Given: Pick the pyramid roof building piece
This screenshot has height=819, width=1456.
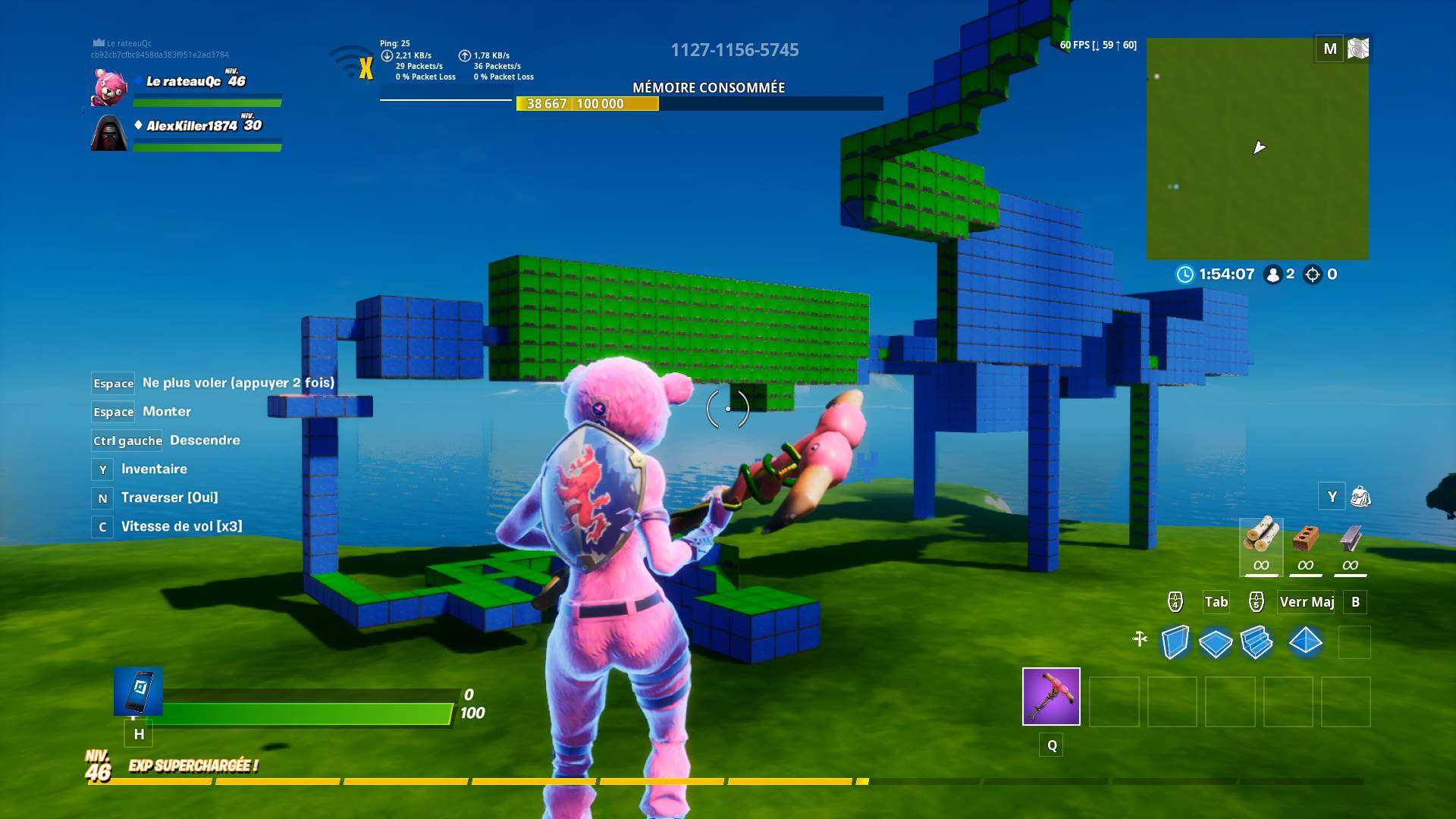Looking at the screenshot, I should tap(1305, 642).
